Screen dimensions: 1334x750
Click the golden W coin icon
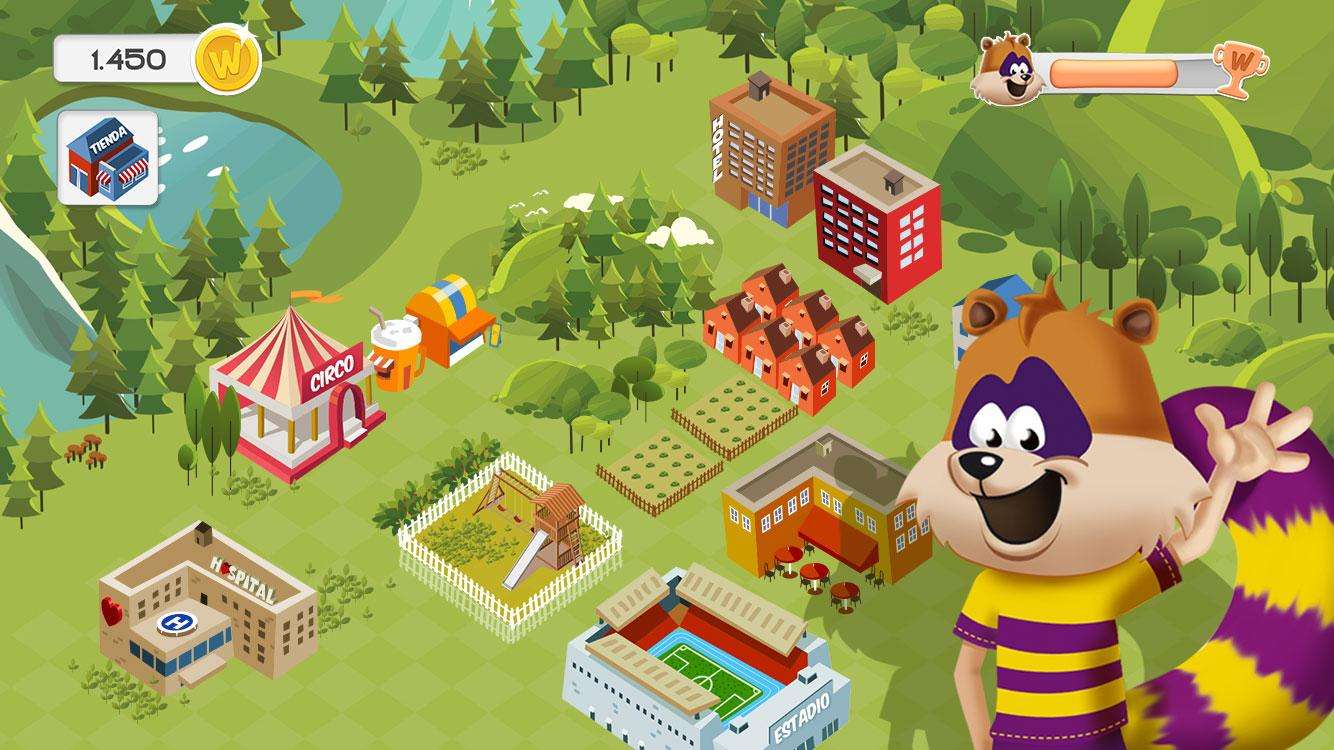228,60
